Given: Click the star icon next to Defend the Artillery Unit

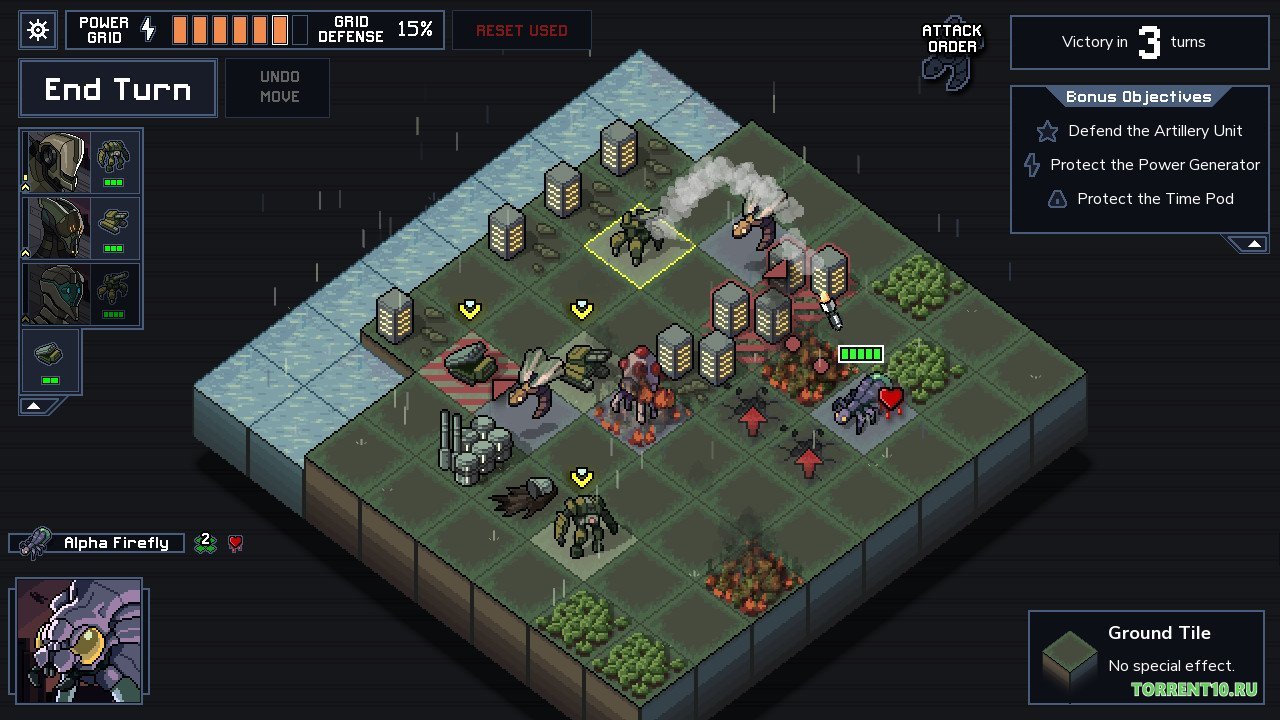Looking at the screenshot, I should tap(1046, 131).
